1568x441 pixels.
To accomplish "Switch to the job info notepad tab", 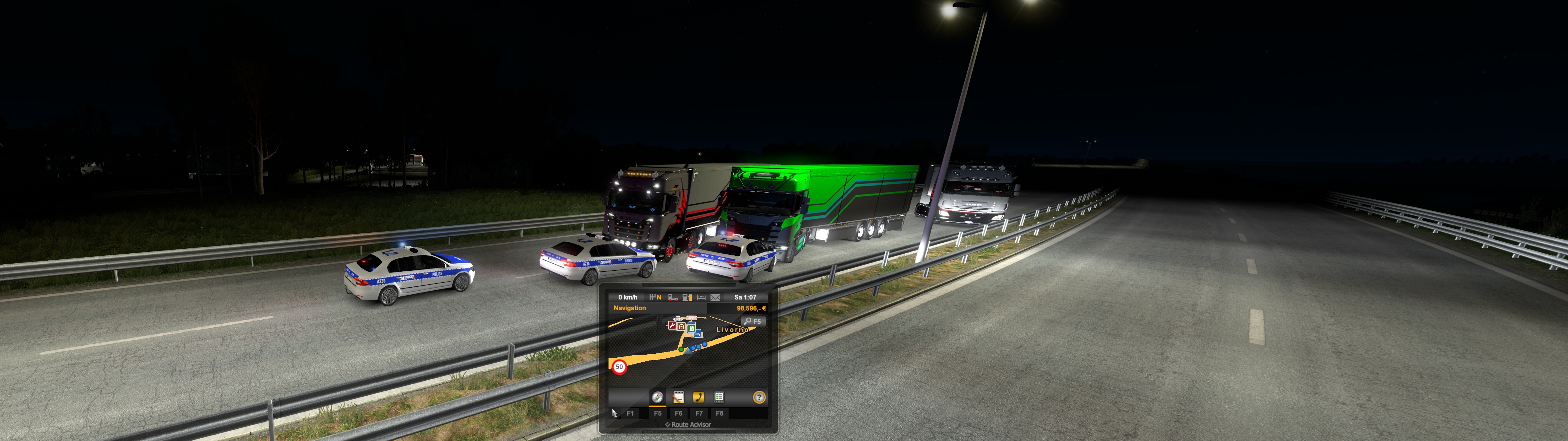I will (x=678, y=398).
